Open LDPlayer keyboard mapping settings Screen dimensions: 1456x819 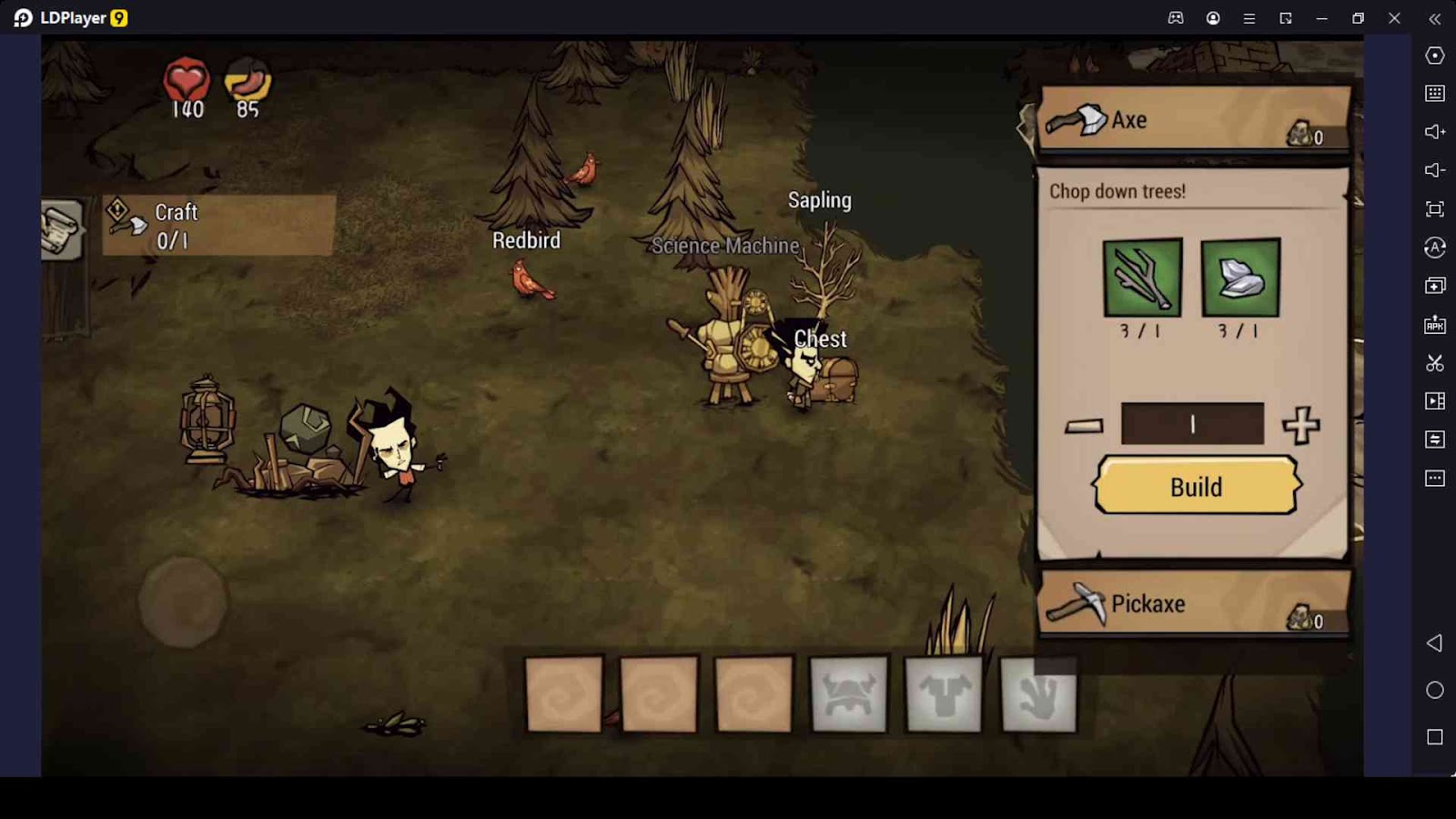coord(1435,94)
